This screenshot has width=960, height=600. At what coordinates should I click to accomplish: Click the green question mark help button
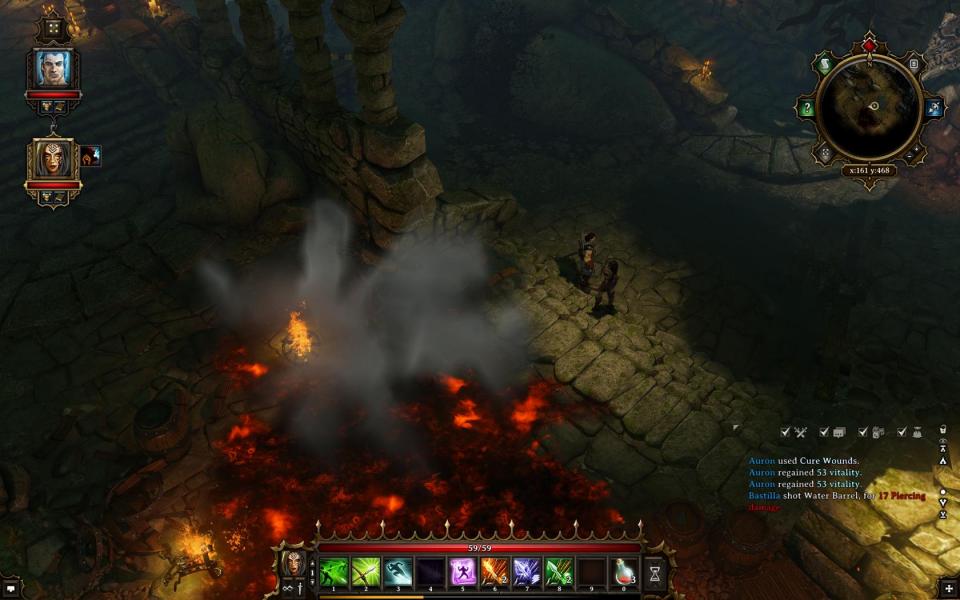pyautogui.click(x=808, y=108)
